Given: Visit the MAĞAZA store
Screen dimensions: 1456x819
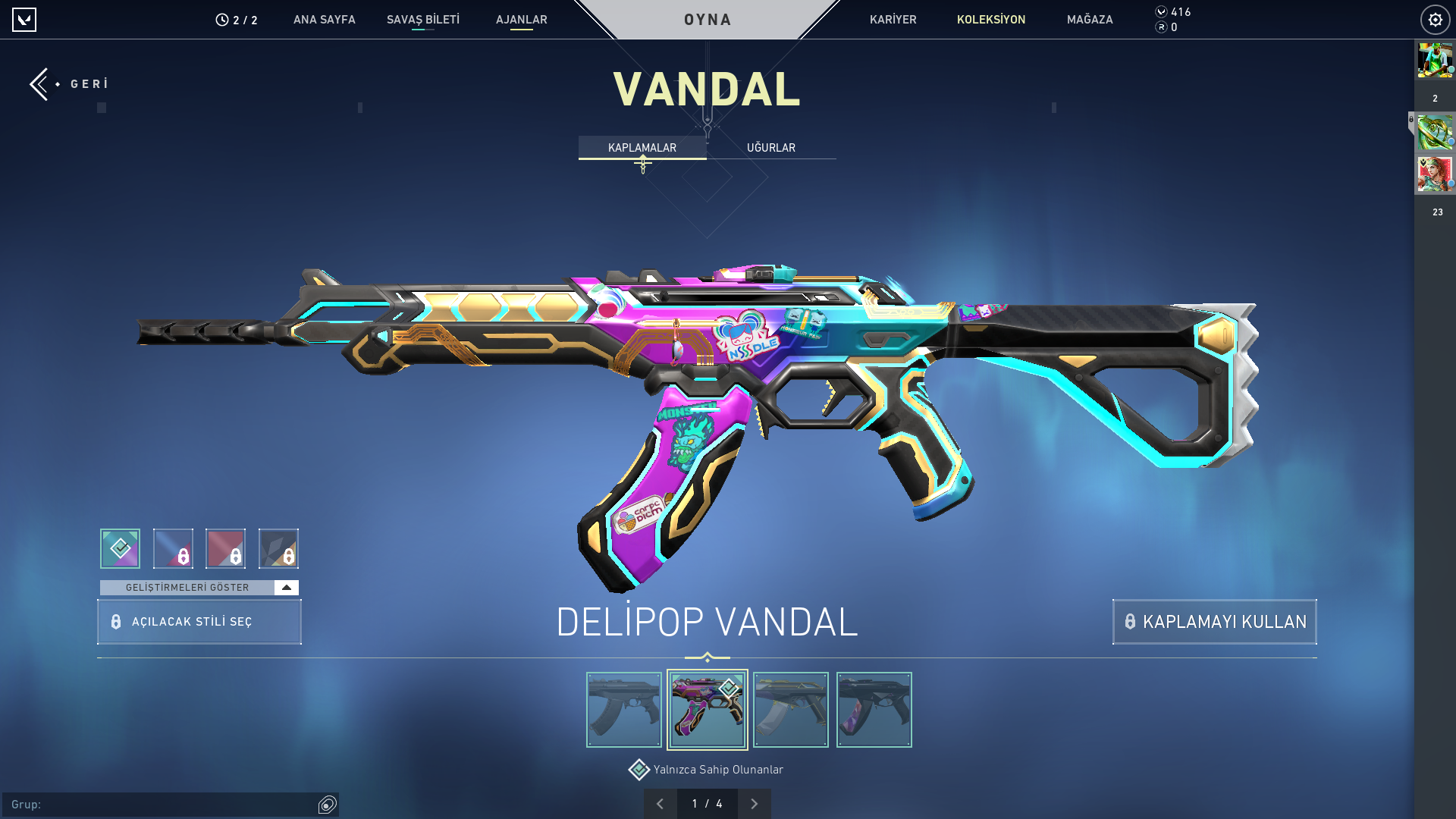Looking at the screenshot, I should tap(1090, 20).
